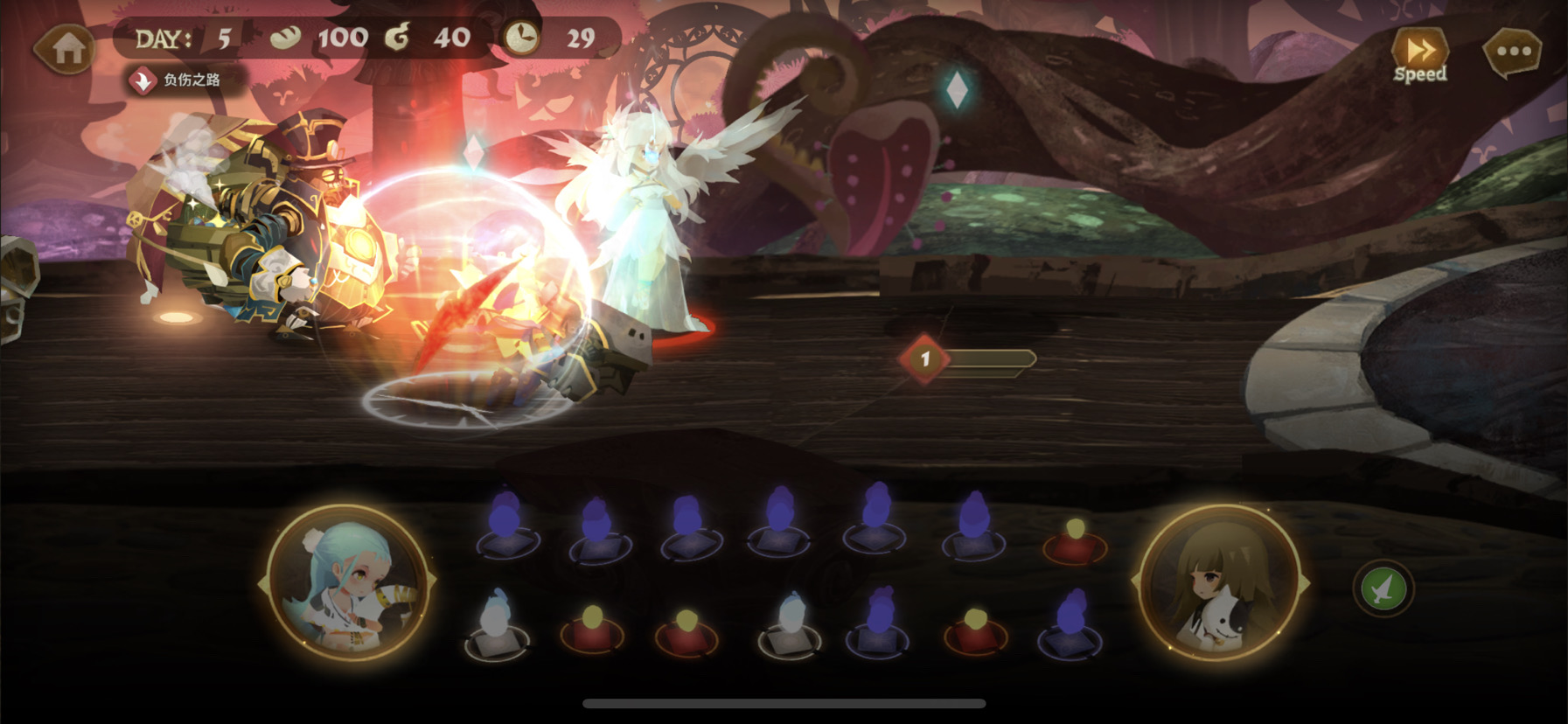Open the chat bubble menu
The height and width of the screenshot is (724, 1568).
(1513, 52)
